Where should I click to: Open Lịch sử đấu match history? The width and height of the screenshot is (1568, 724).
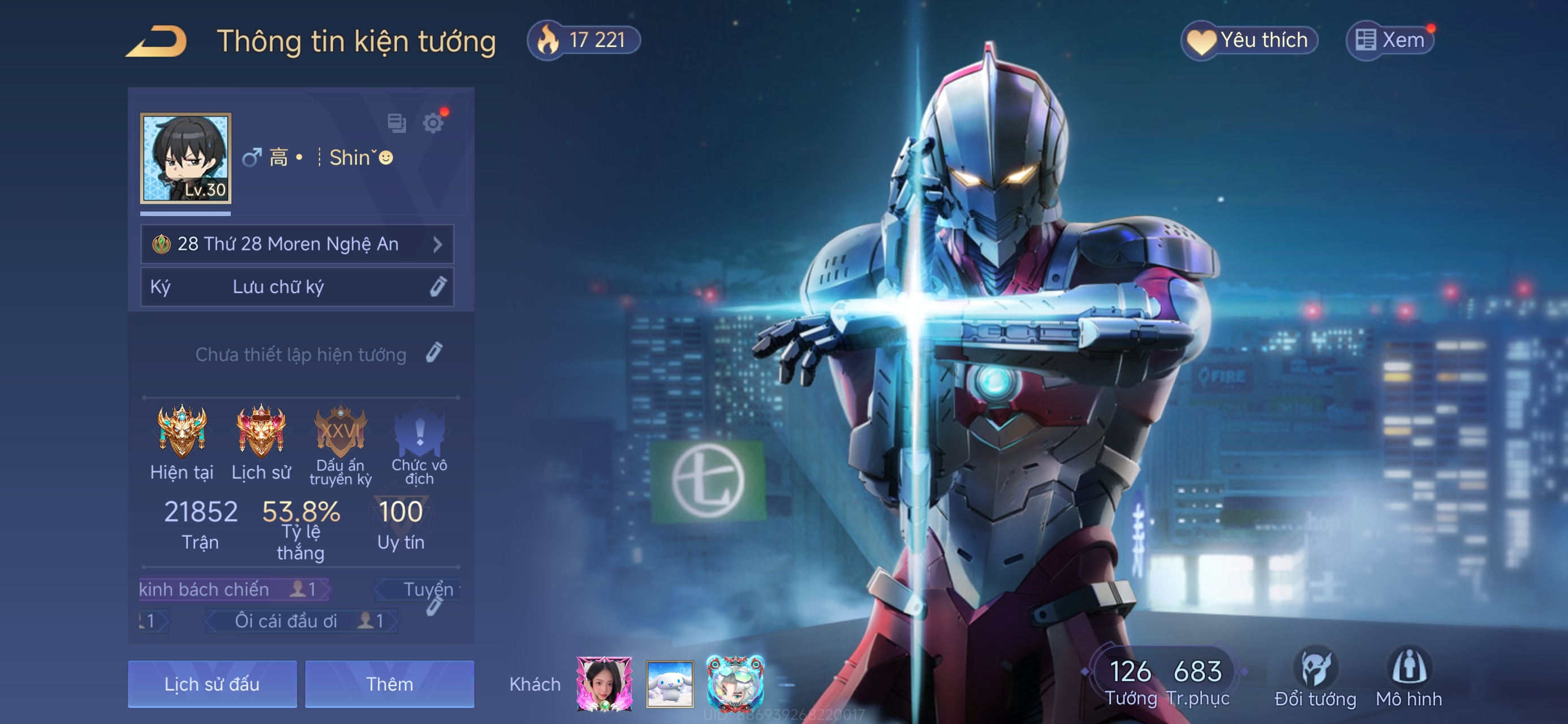pyautogui.click(x=212, y=684)
